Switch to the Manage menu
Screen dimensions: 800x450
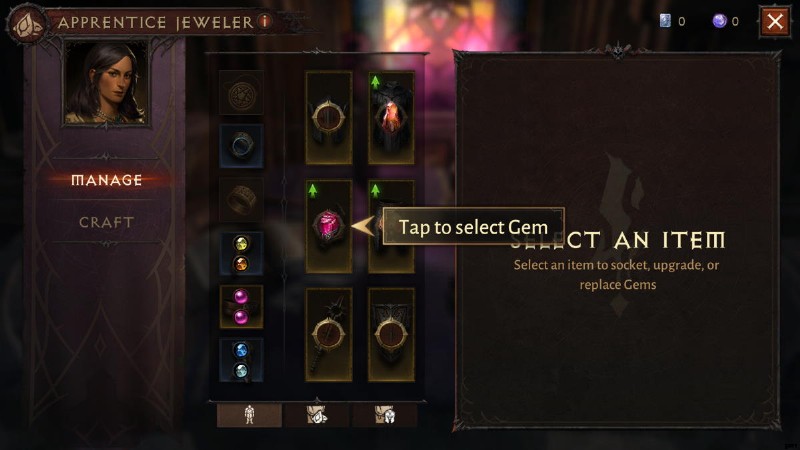[x=107, y=180]
